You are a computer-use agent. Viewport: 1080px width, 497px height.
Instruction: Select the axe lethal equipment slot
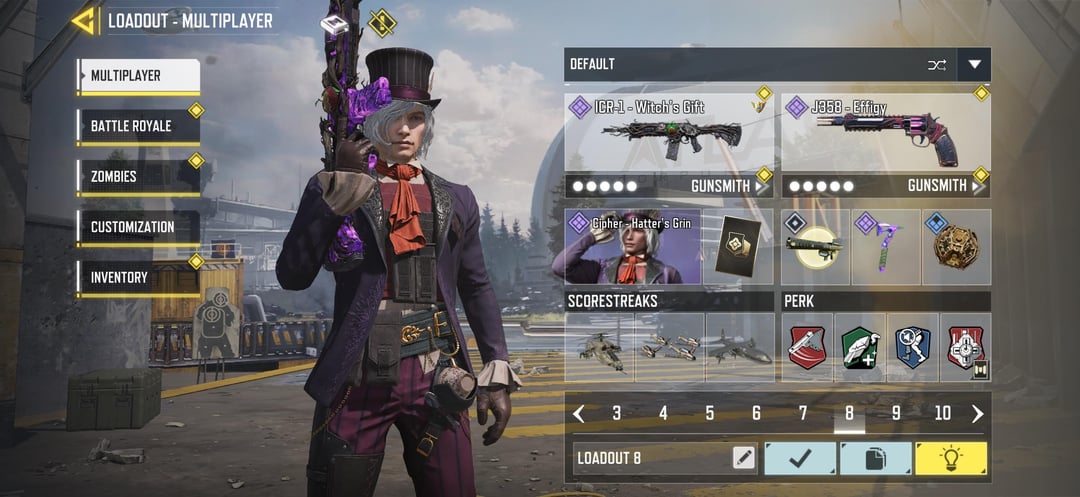(886, 247)
